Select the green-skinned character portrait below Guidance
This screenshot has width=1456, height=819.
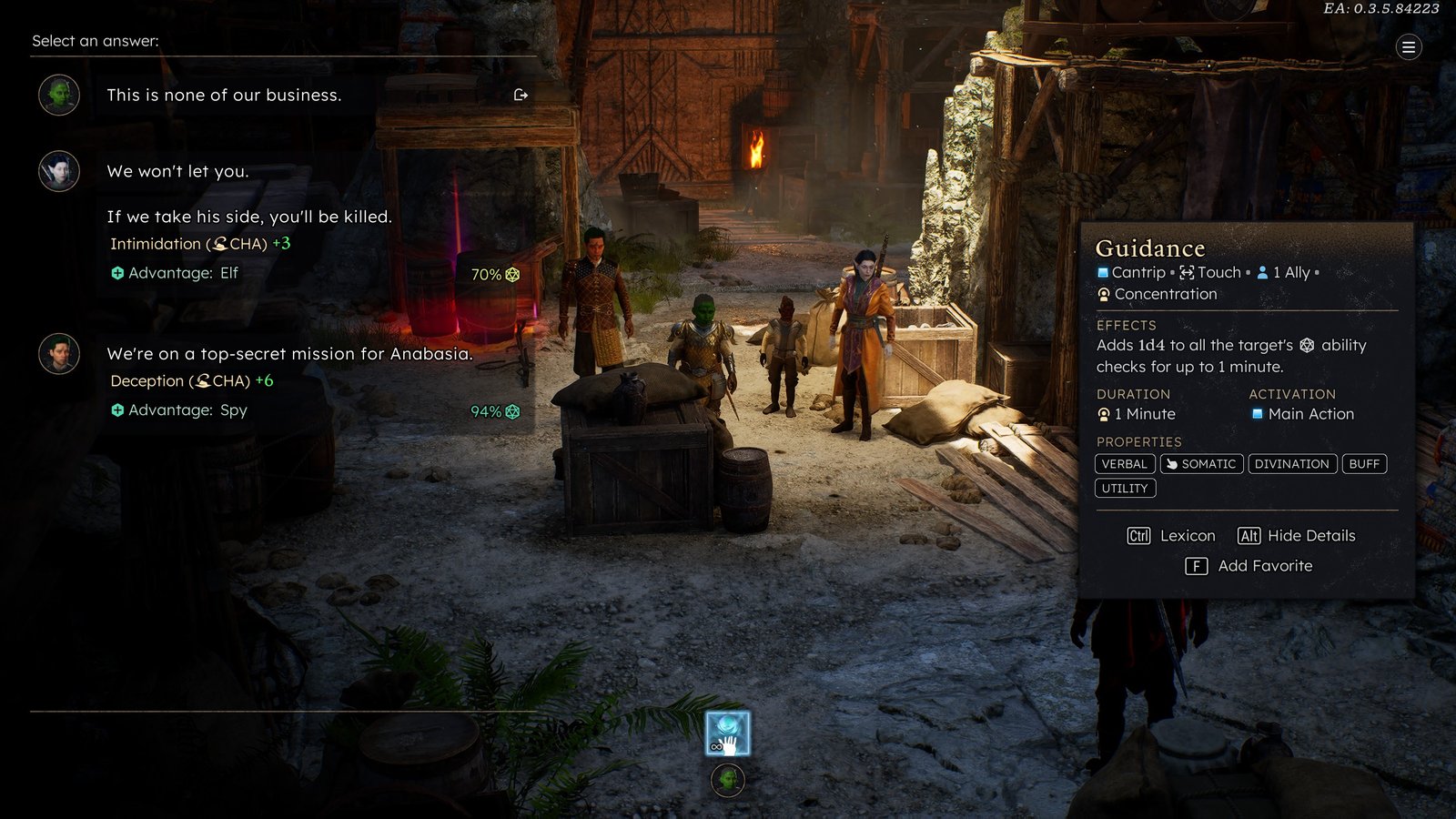(x=728, y=780)
